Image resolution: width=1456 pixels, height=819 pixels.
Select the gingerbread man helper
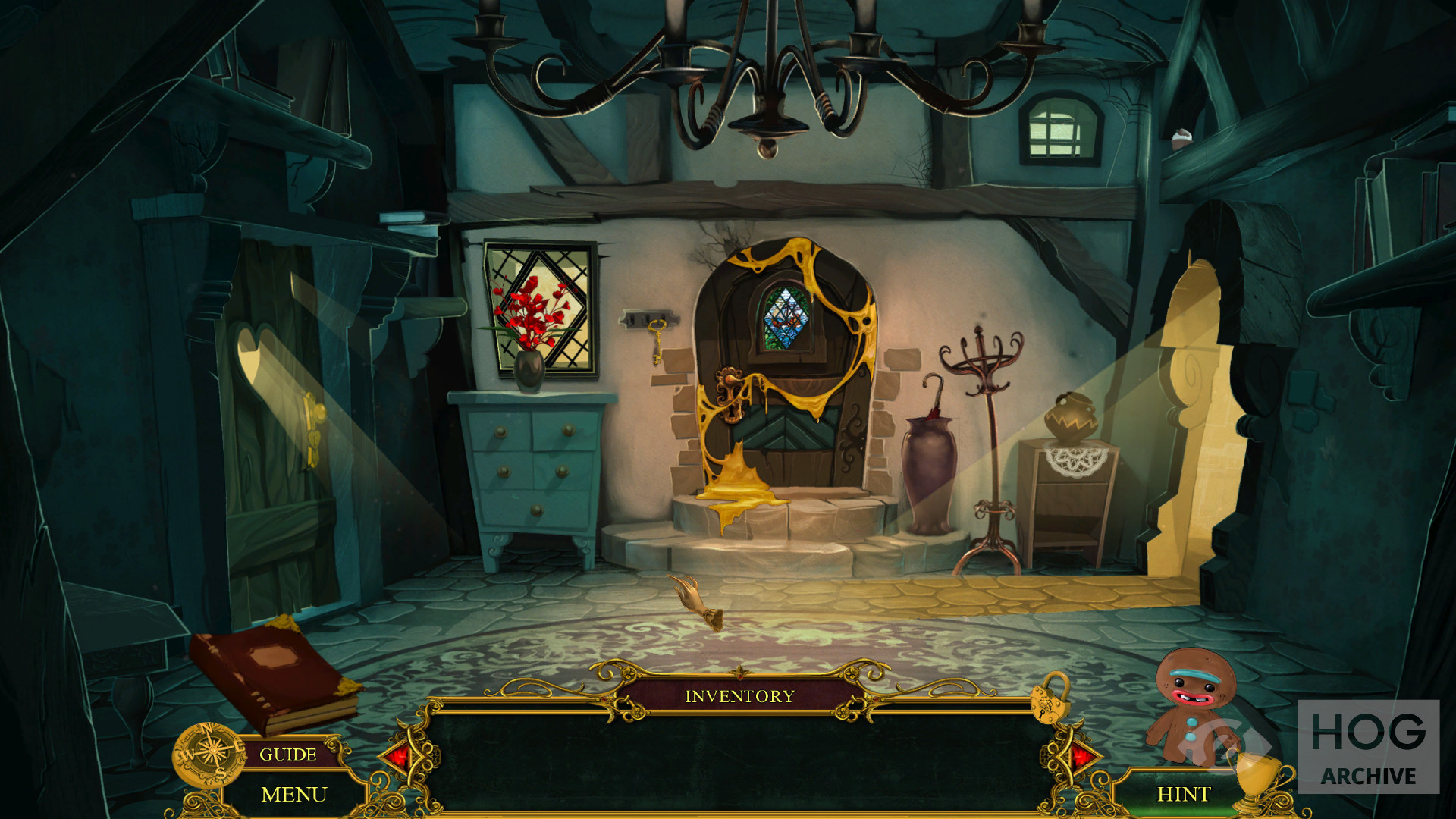click(1193, 703)
